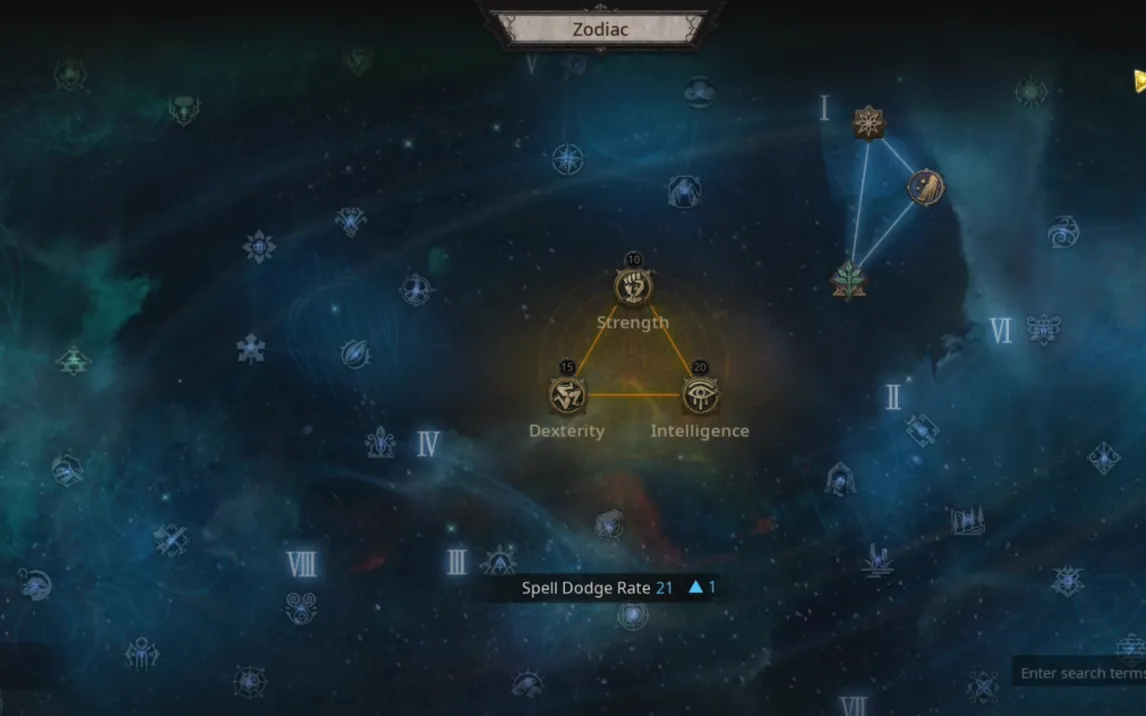Click the faint compass star node

click(568, 159)
